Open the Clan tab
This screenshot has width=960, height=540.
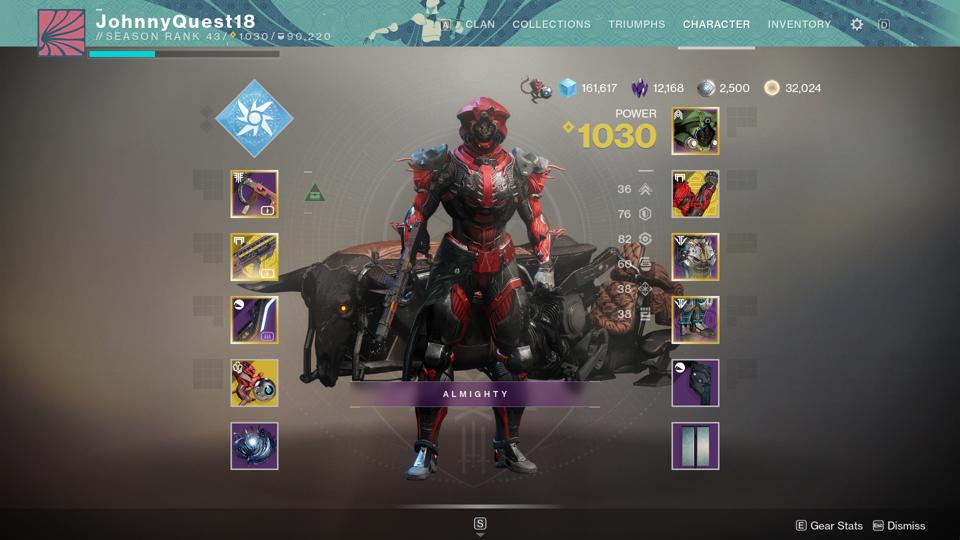[x=479, y=24]
